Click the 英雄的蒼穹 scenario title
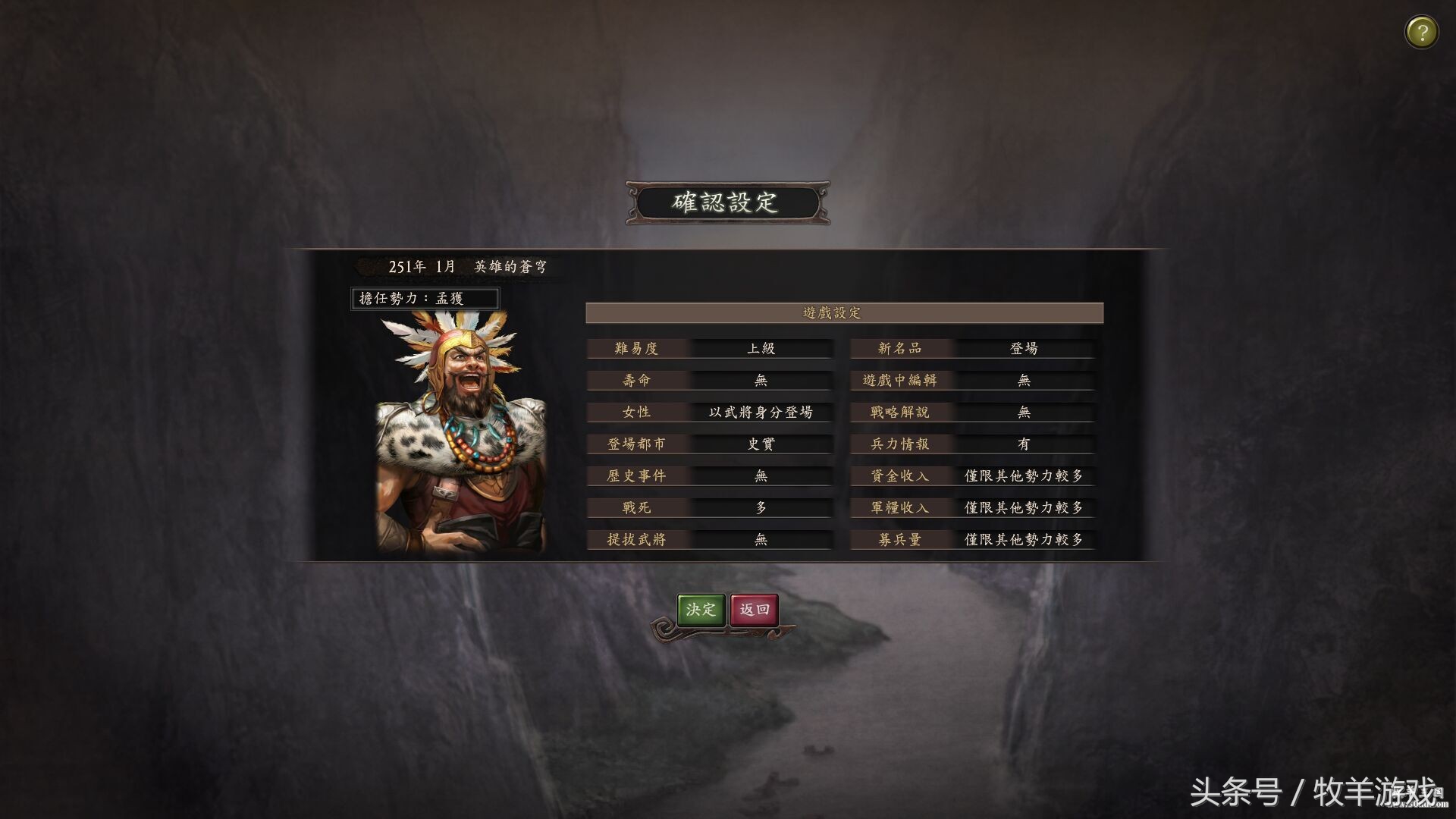The image size is (1456, 819). [x=511, y=266]
